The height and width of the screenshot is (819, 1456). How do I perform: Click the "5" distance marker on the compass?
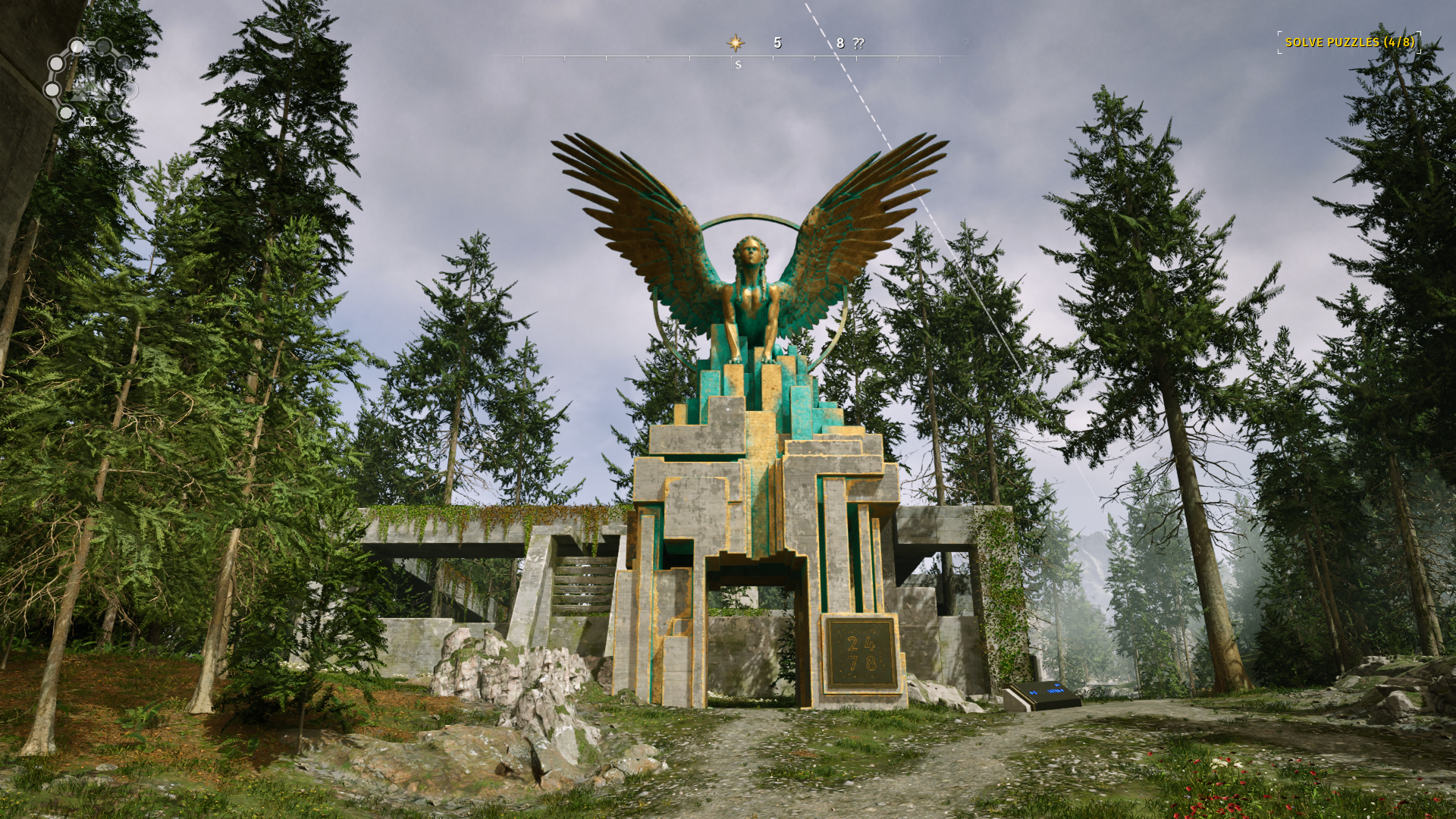[777, 44]
